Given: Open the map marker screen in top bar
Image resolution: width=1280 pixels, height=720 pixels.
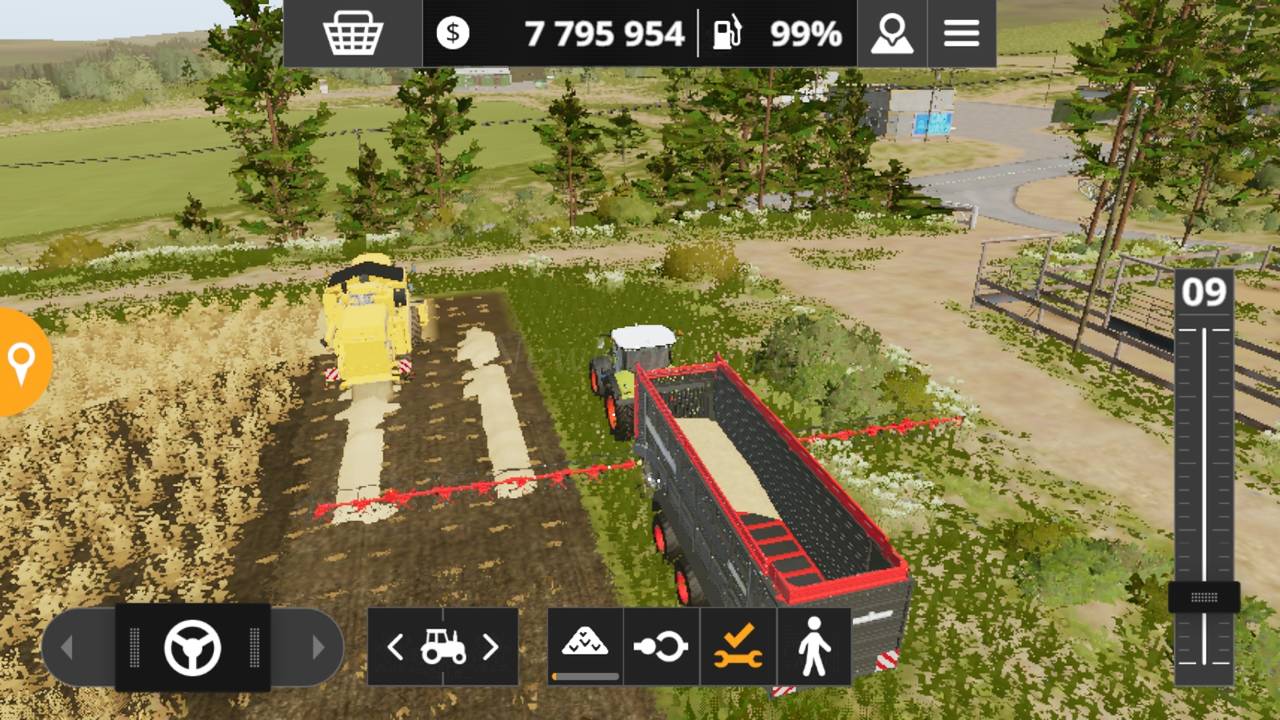Looking at the screenshot, I should 891,34.
